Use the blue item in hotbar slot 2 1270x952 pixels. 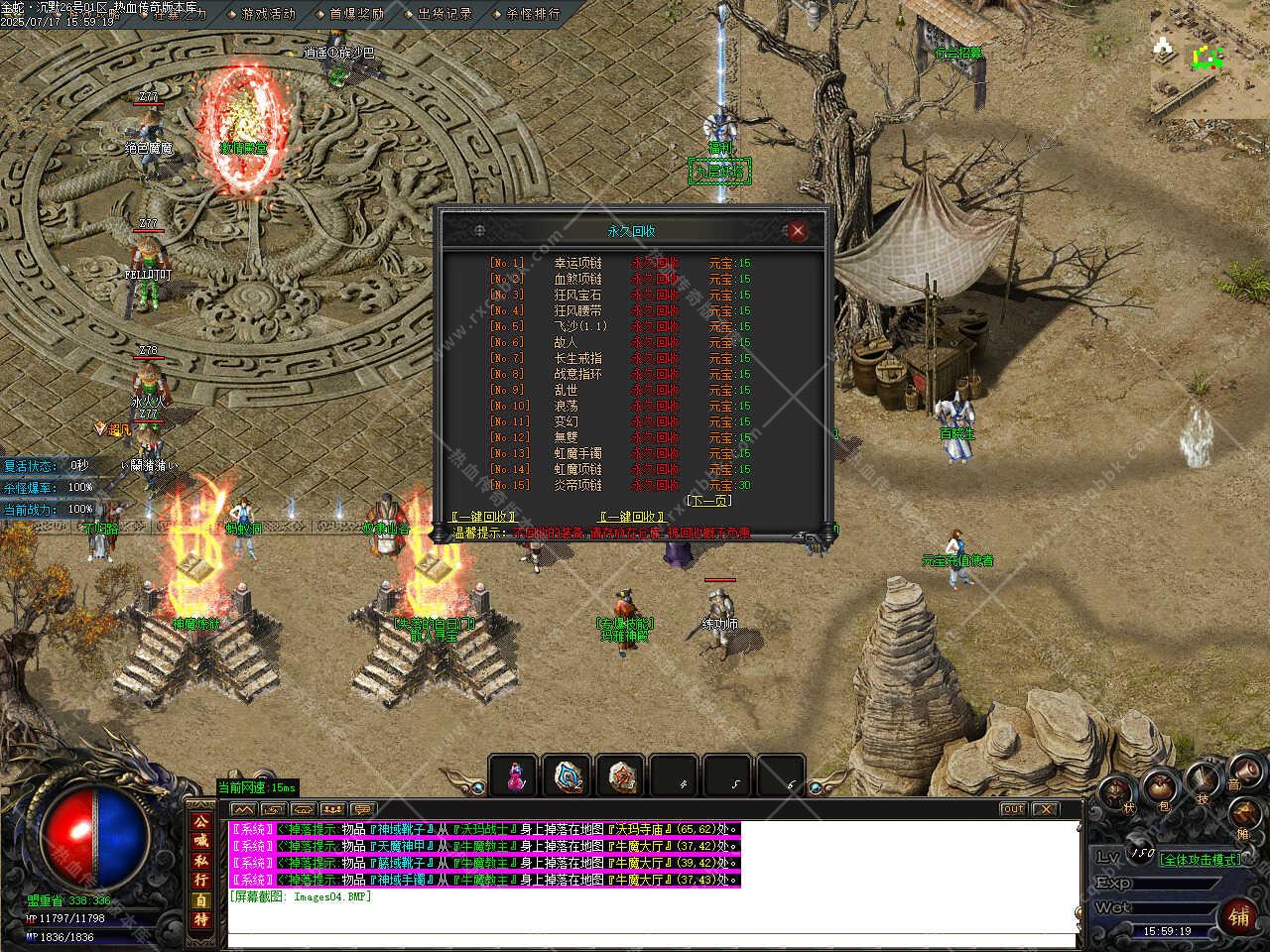[x=568, y=775]
